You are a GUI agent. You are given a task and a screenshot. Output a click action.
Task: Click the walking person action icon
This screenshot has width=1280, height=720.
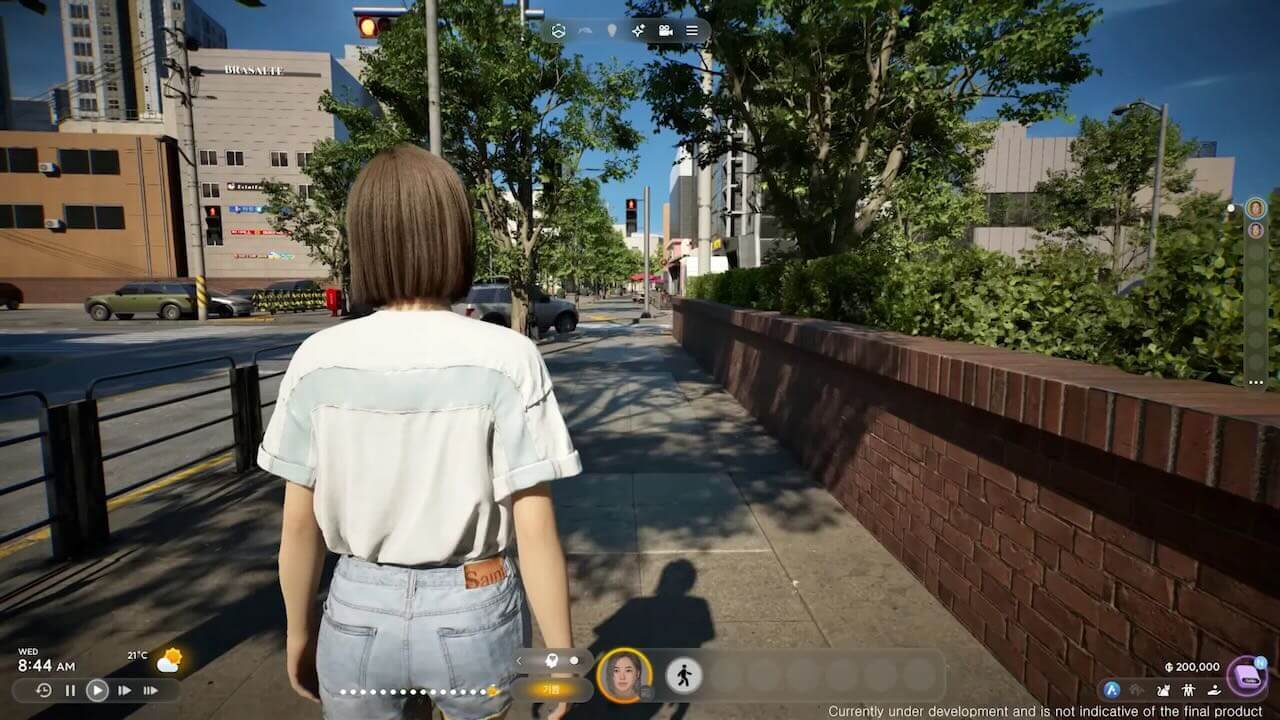pos(684,675)
